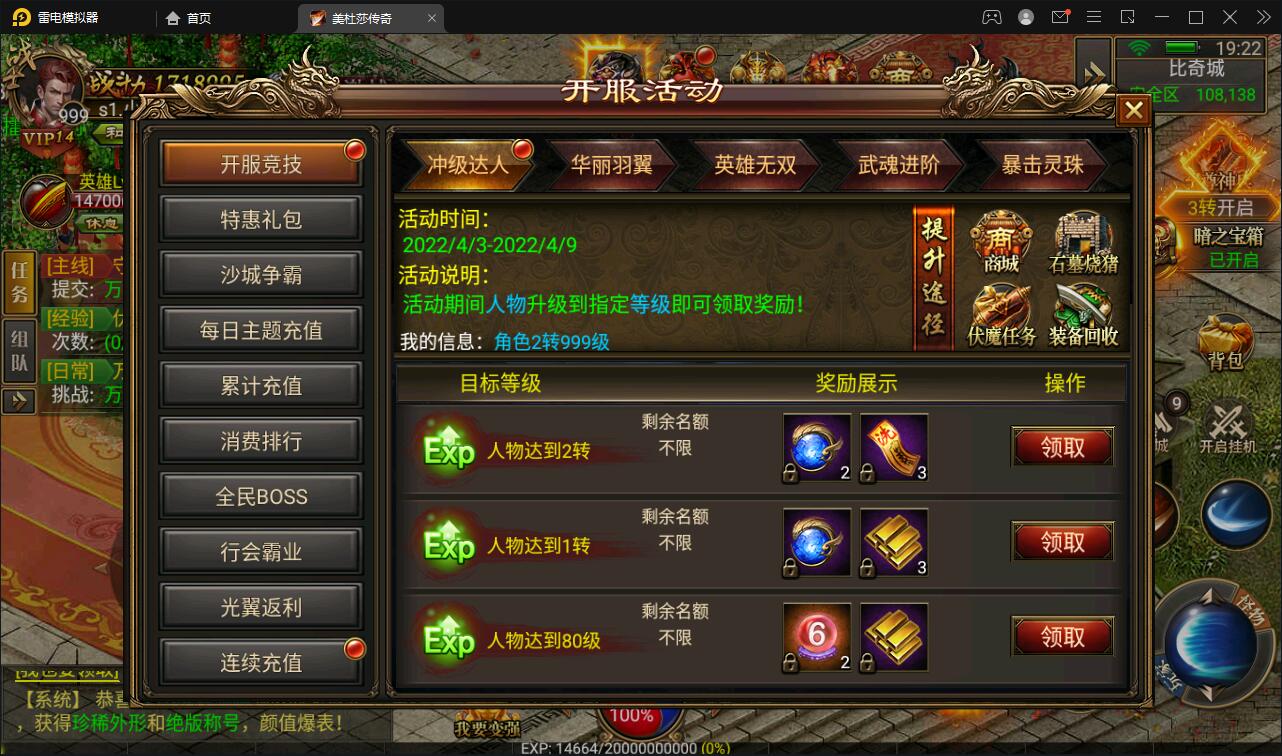The height and width of the screenshot is (756, 1282).
Task: Enter the 石墓烧猪 activity icon
Action: (1083, 240)
